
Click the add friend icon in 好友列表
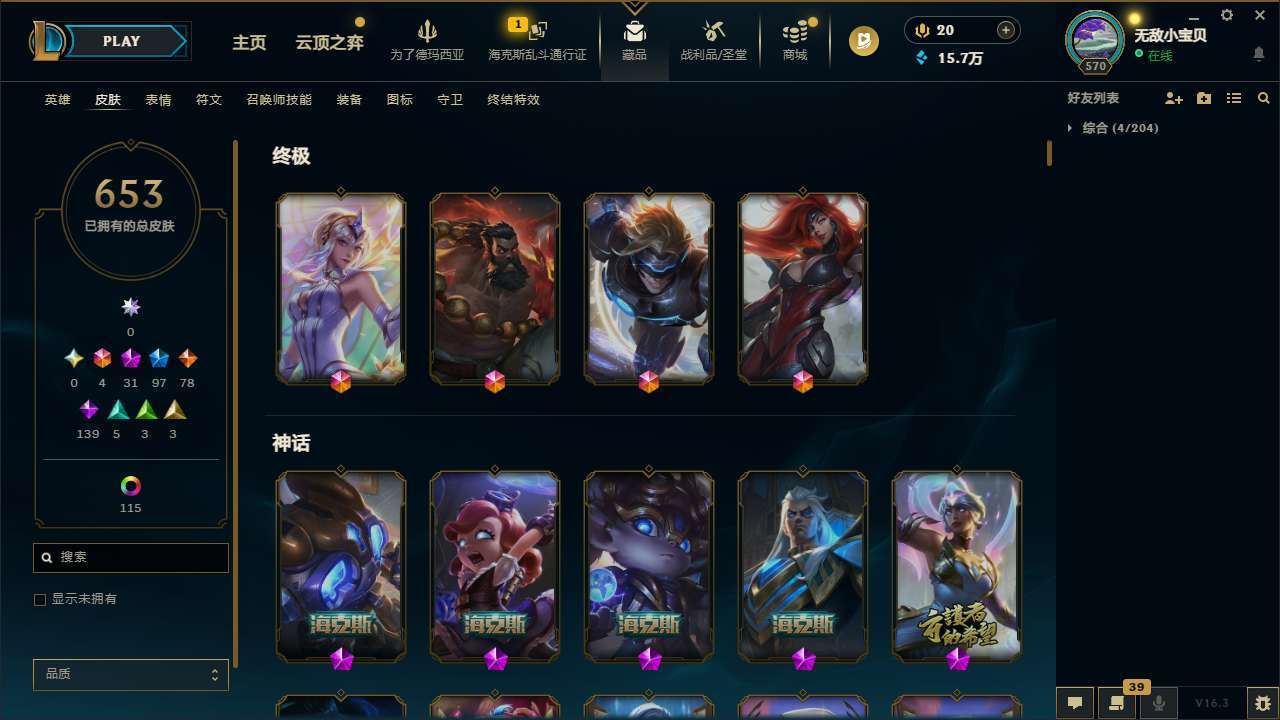[x=1174, y=98]
